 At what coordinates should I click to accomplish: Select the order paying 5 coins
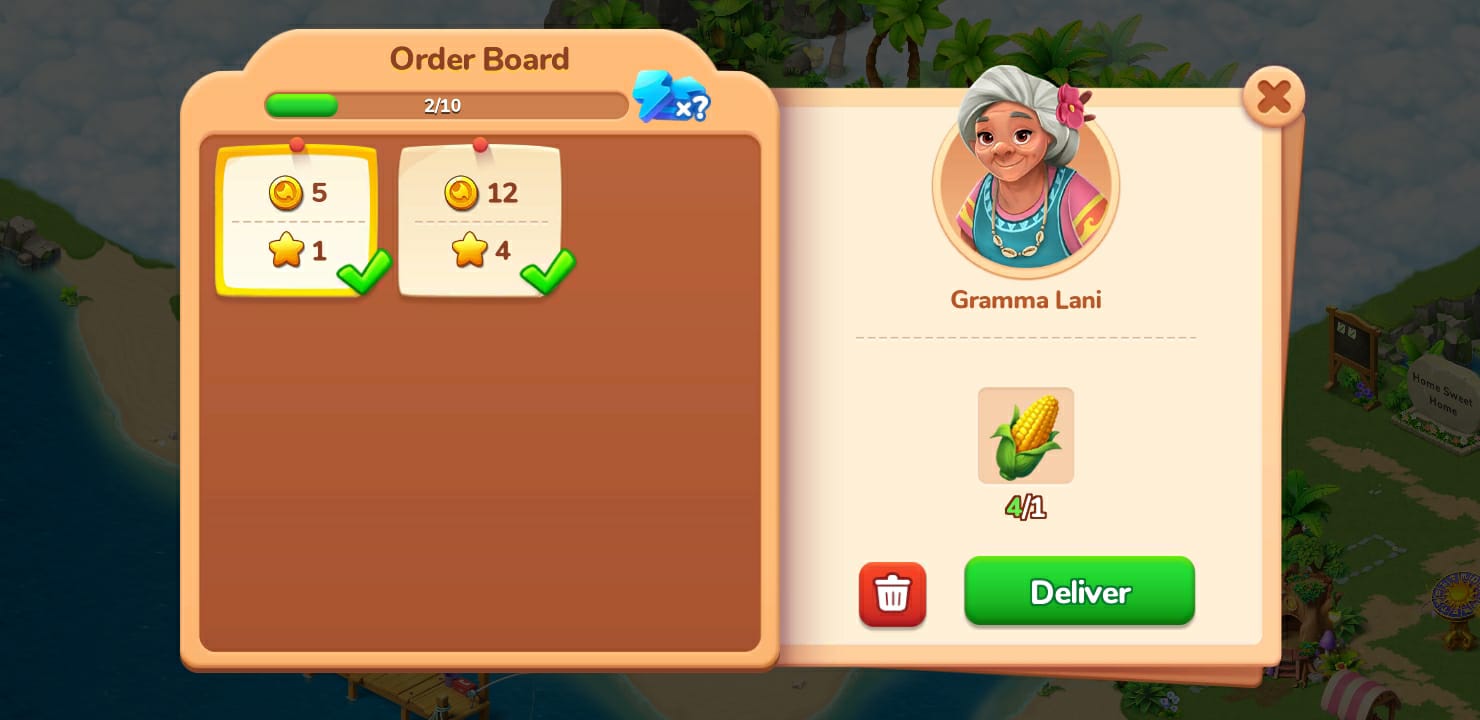(297, 221)
